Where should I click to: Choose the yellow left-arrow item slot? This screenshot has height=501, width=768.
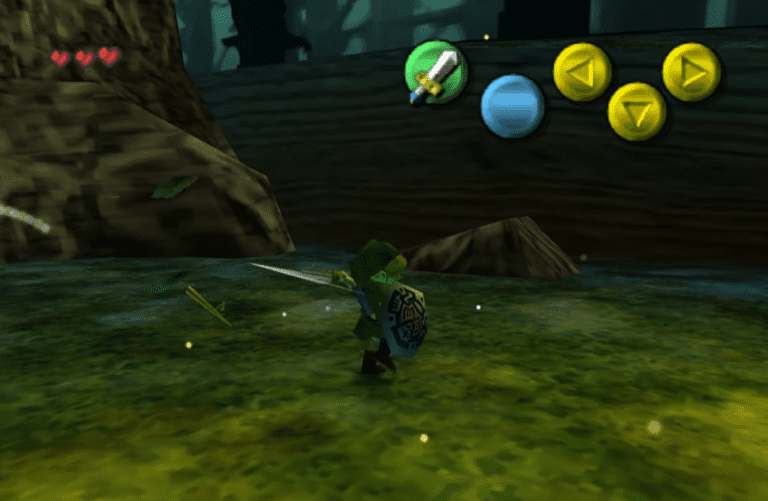point(582,73)
